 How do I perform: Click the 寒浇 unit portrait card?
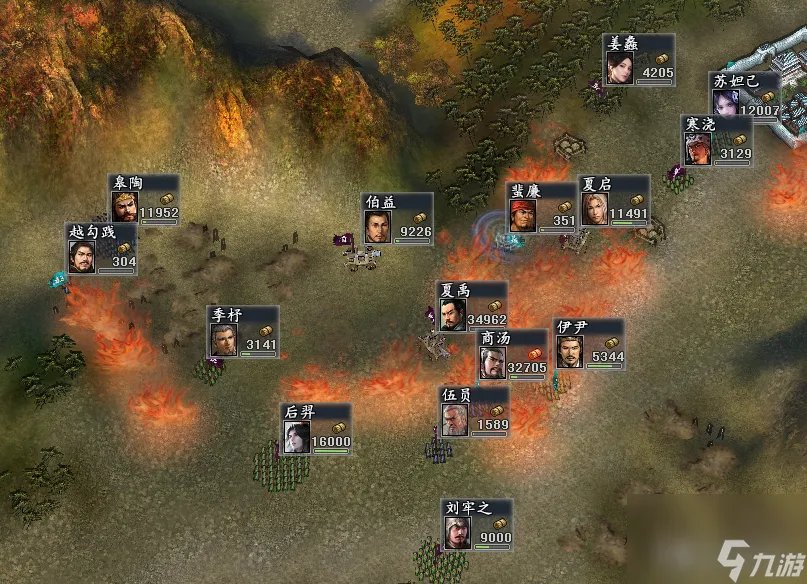point(717,141)
